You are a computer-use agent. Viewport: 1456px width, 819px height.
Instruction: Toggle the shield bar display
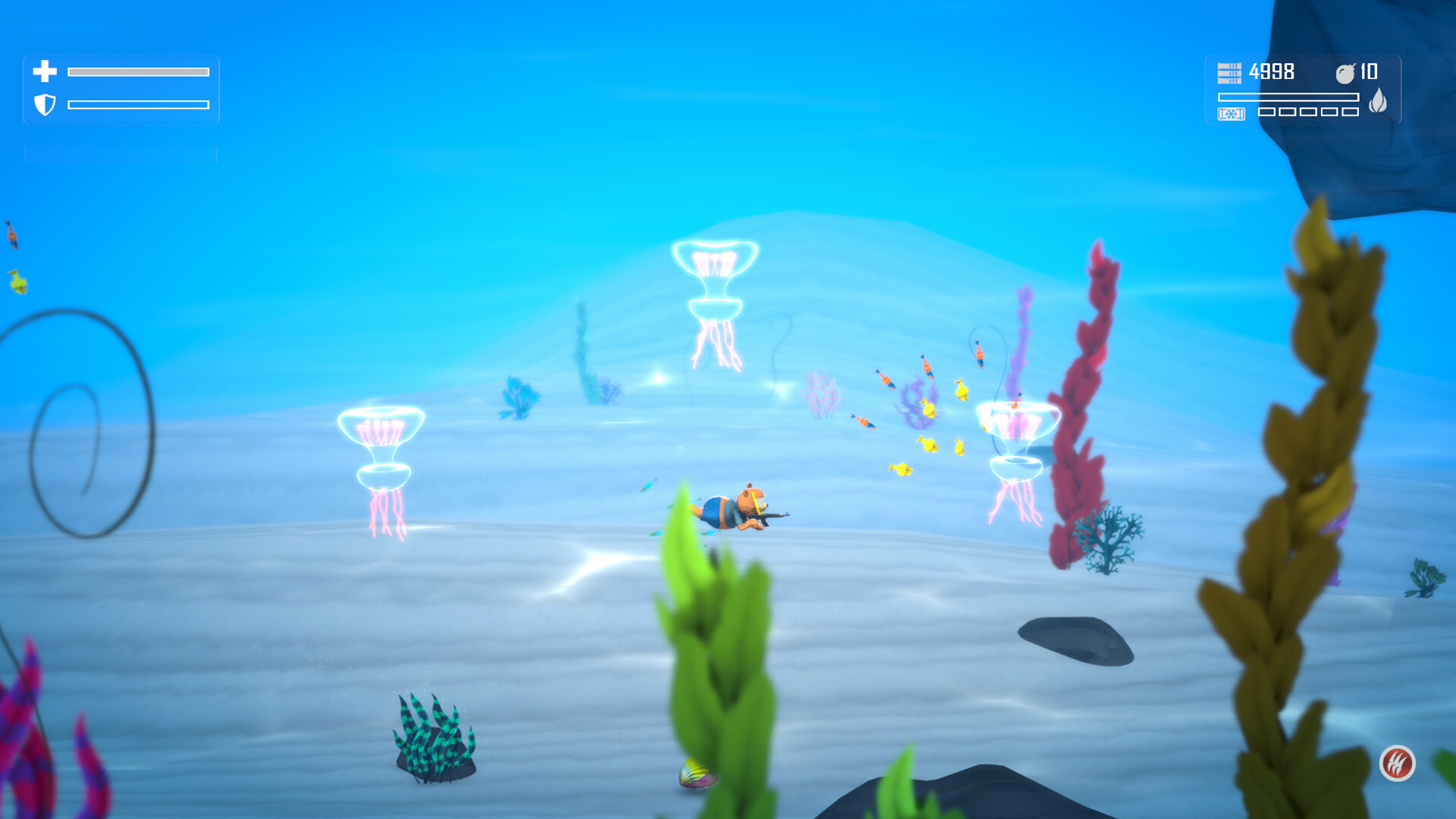[x=139, y=103]
